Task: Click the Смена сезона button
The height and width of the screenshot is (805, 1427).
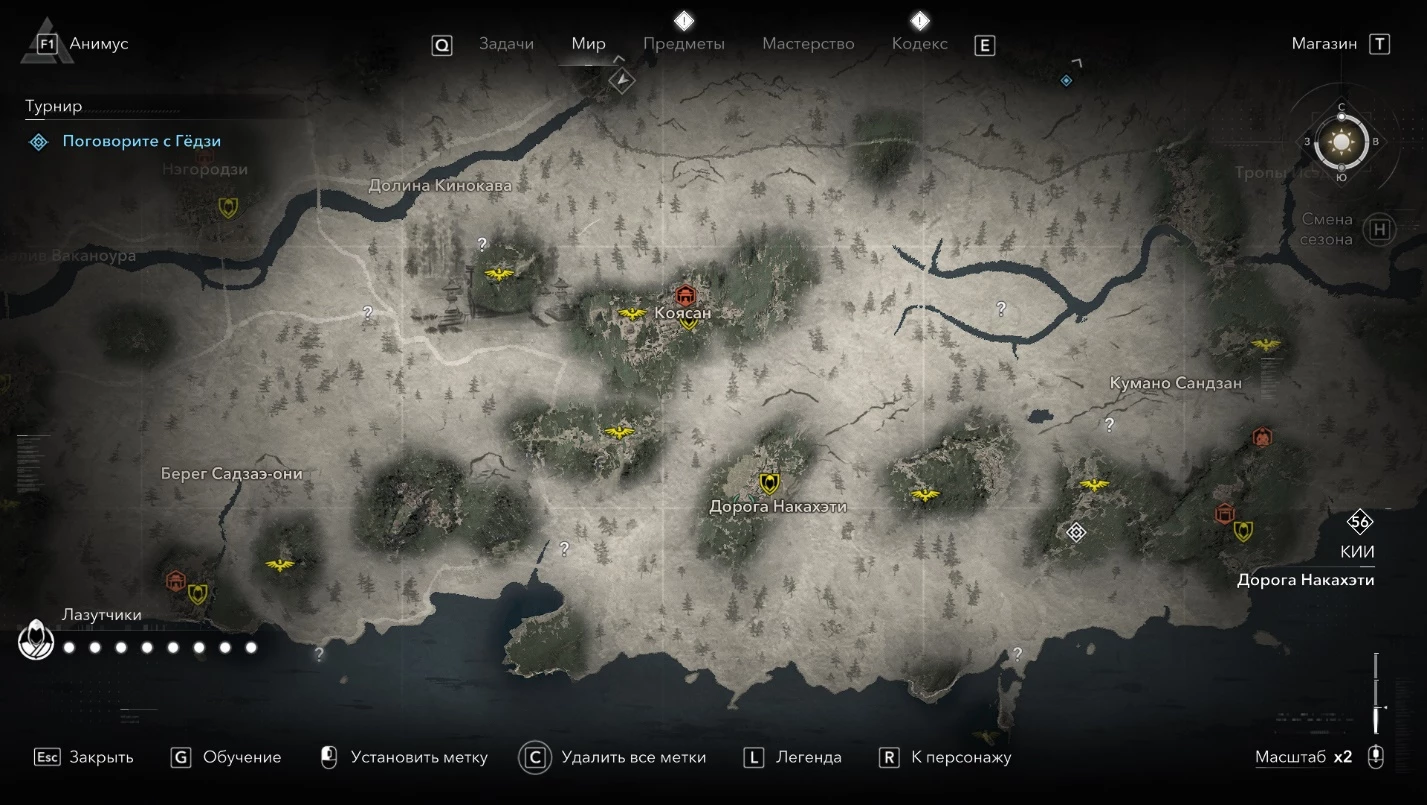Action: pyautogui.click(x=1380, y=229)
